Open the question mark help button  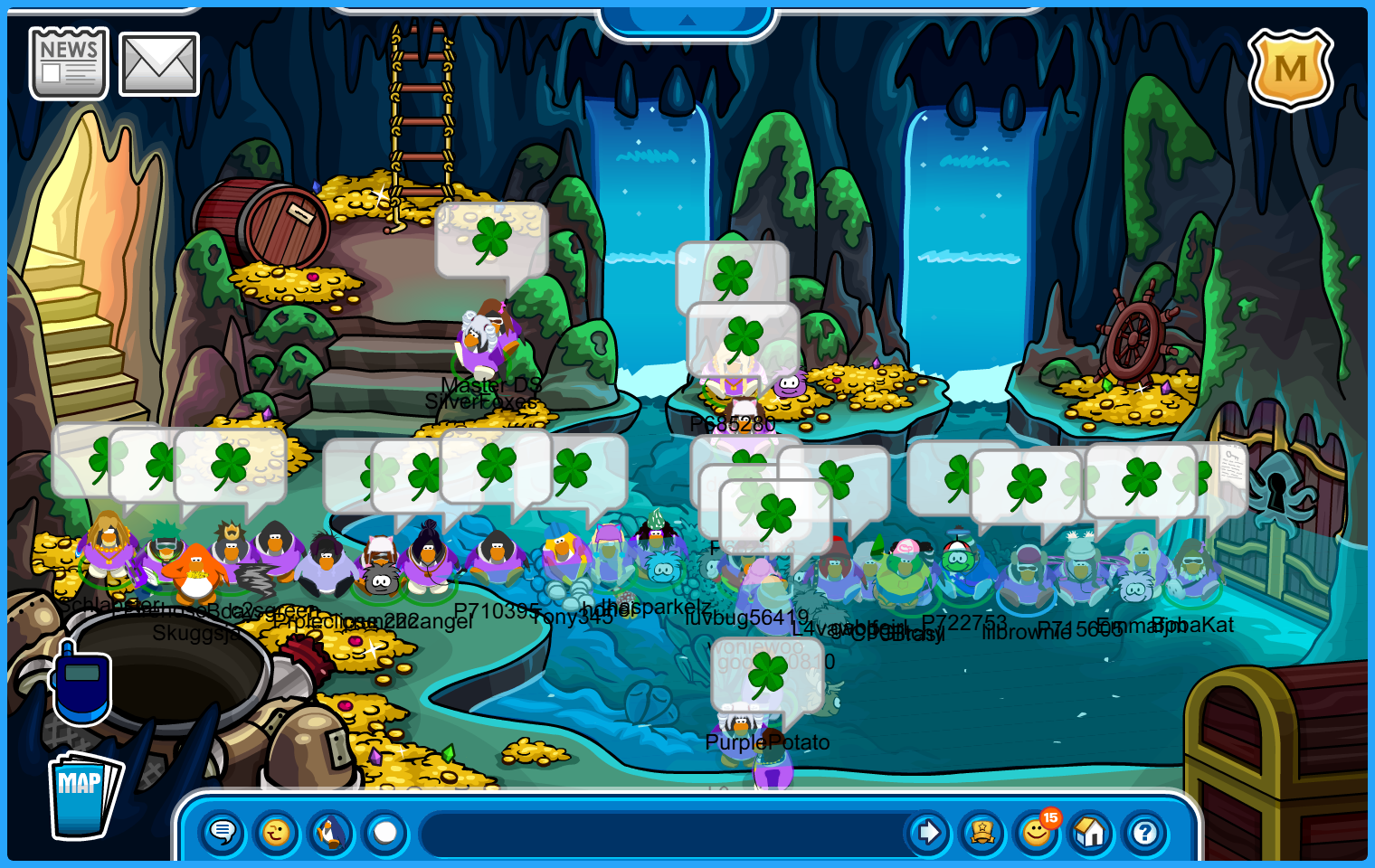click(x=1145, y=832)
